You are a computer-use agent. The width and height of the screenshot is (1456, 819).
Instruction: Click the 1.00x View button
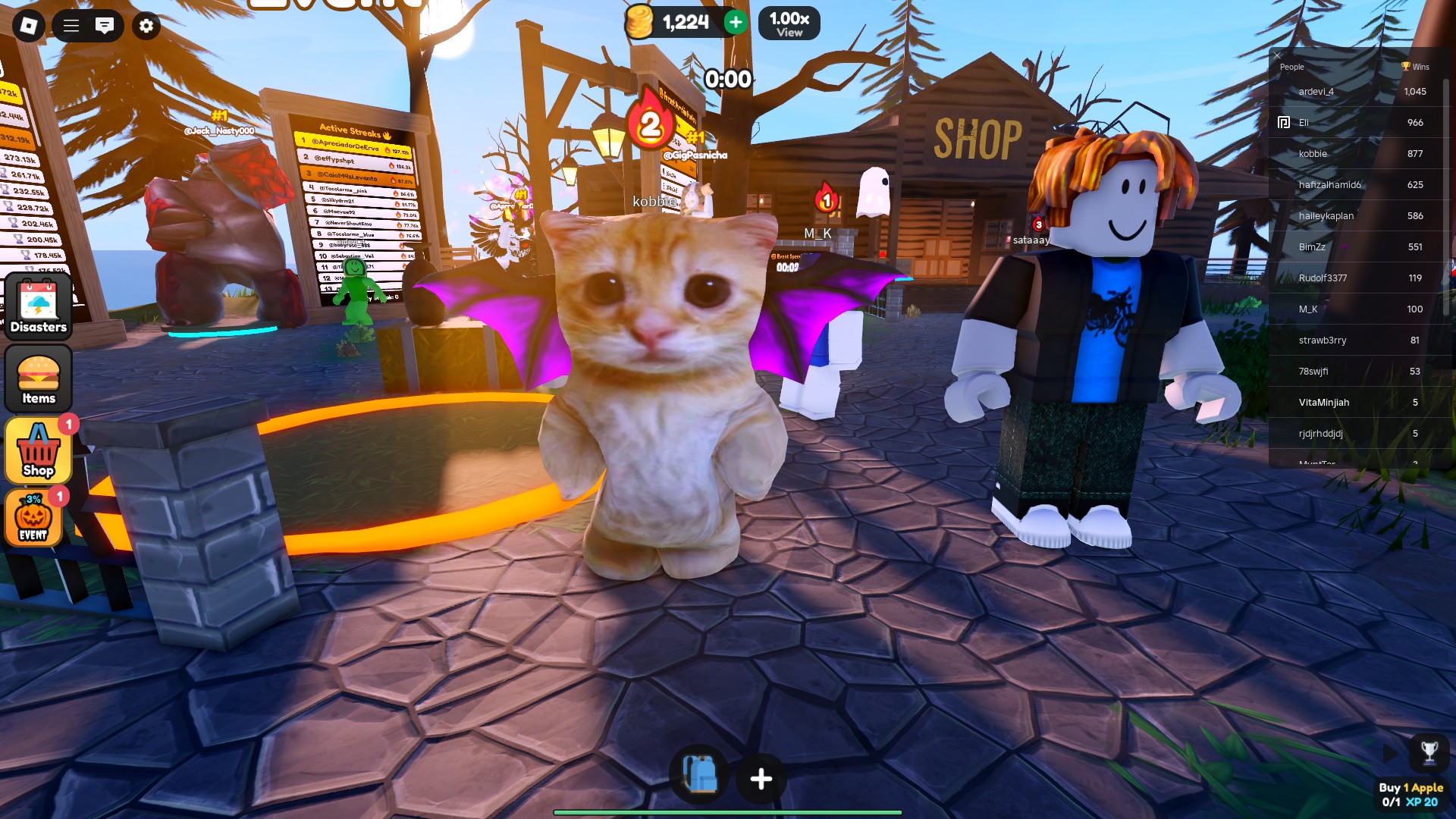tap(789, 23)
